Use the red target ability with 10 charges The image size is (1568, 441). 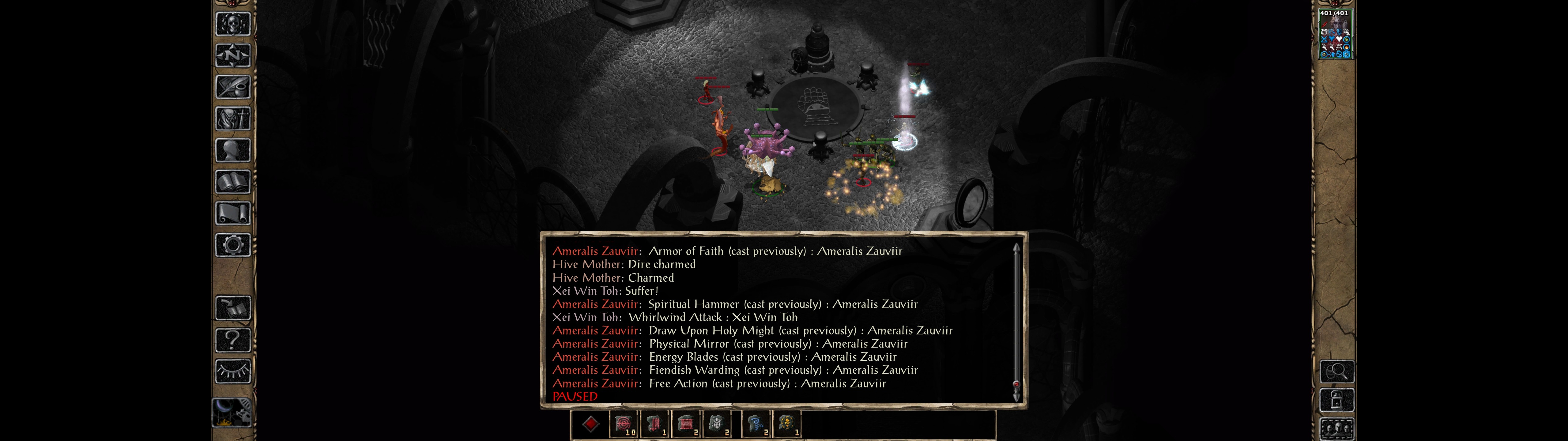624,424
